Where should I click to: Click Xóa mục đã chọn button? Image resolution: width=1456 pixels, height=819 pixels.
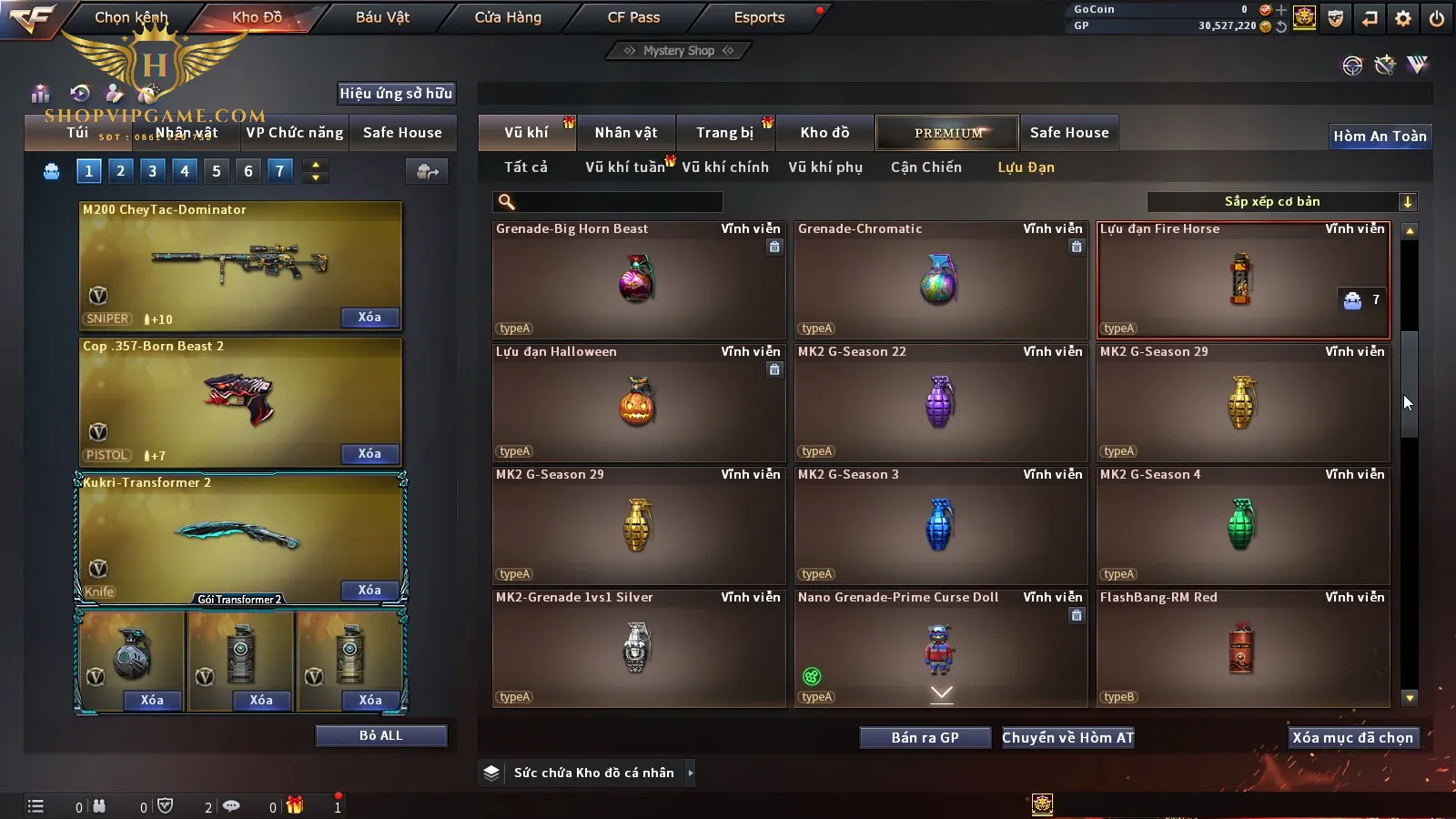pyautogui.click(x=1352, y=738)
